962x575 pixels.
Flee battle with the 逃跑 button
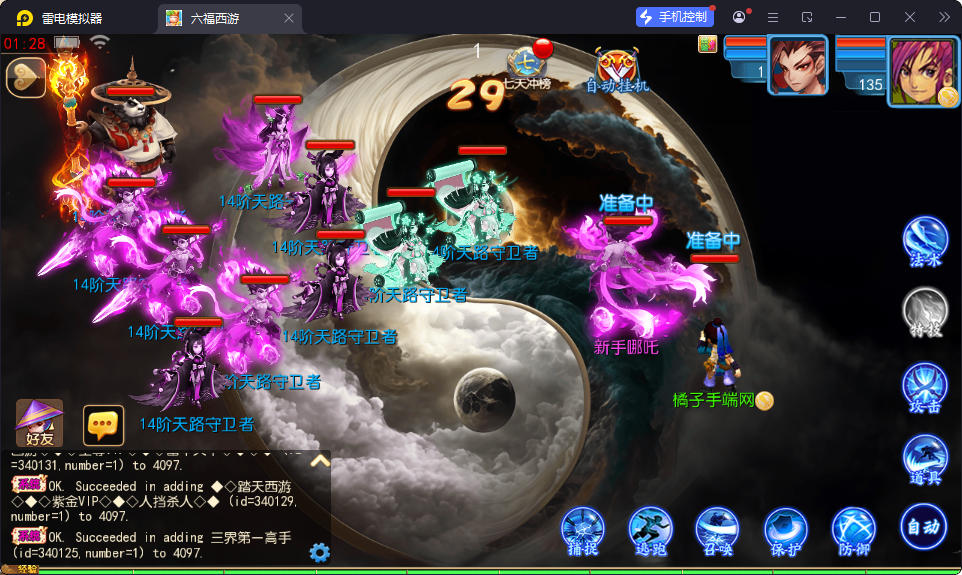click(x=650, y=530)
